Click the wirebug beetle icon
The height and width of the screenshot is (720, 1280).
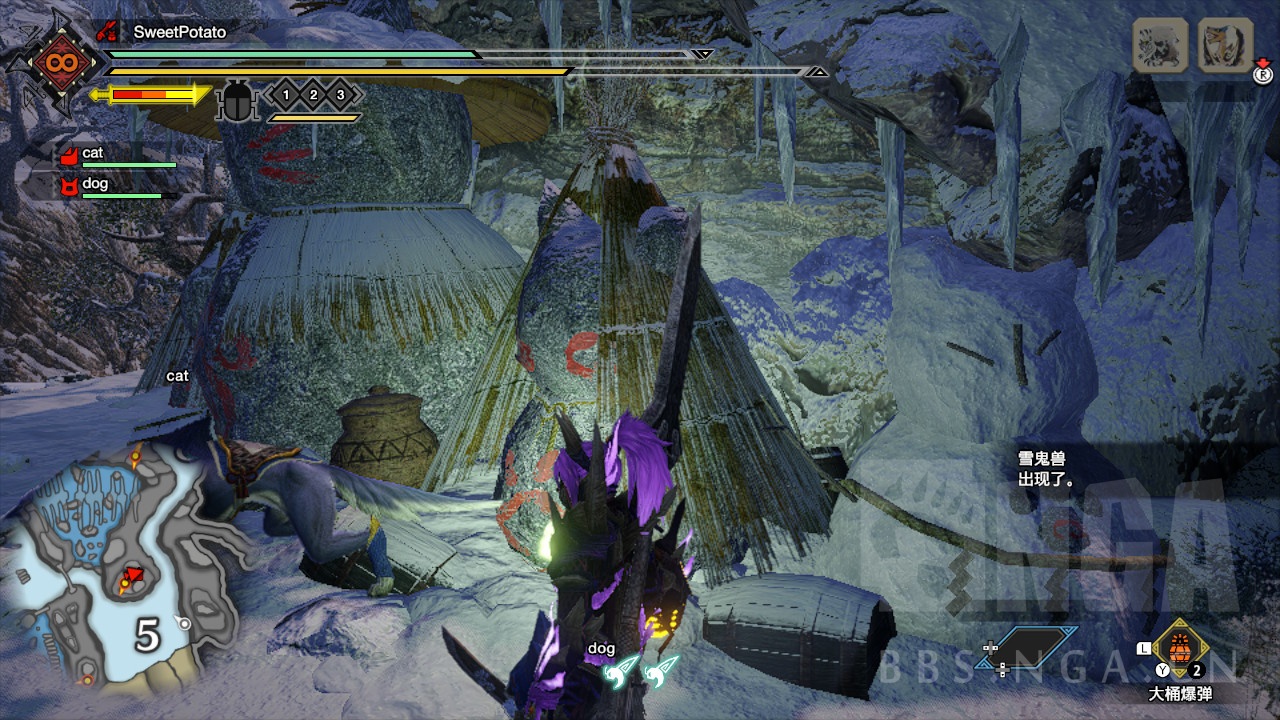[x=238, y=101]
